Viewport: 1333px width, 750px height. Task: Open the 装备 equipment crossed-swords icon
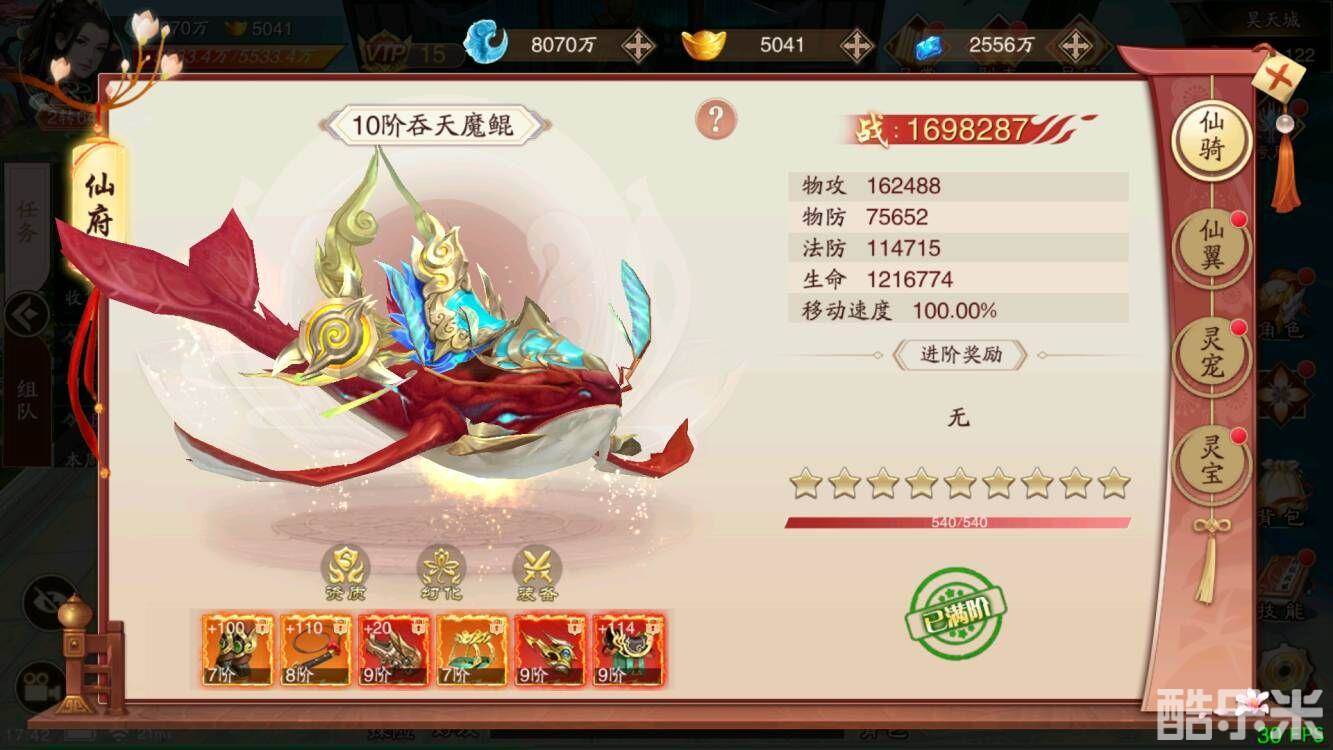click(x=537, y=570)
